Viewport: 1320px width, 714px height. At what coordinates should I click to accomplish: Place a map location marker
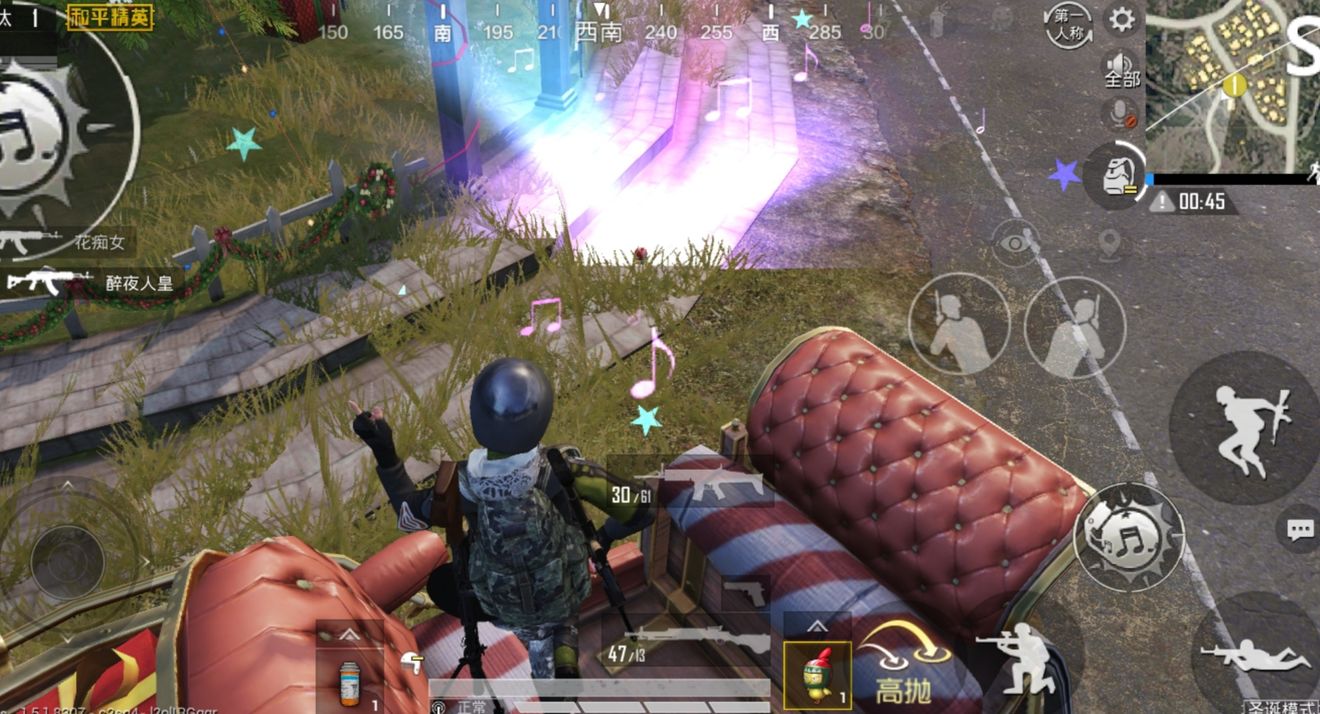1108,242
